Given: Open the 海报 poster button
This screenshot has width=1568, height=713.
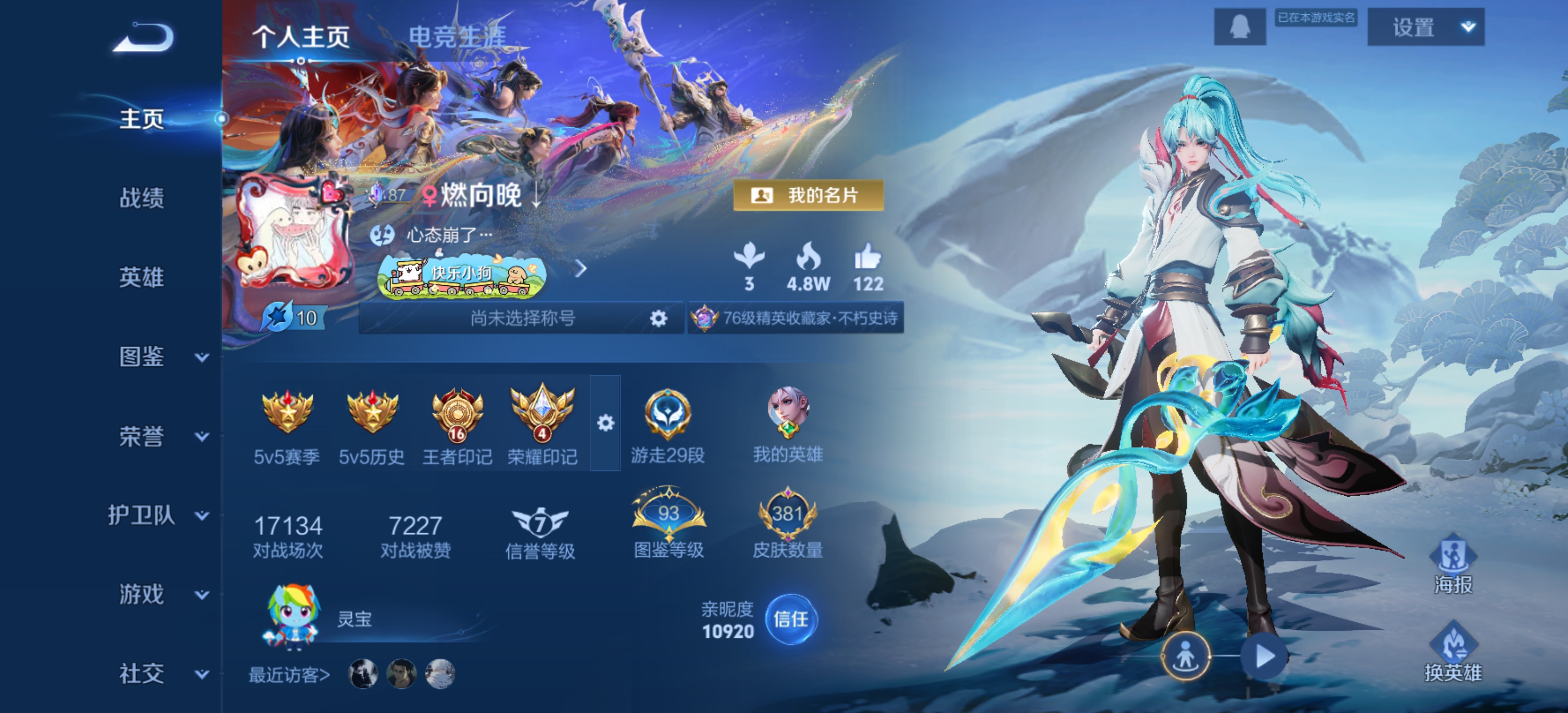Looking at the screenshot, I should [1453, 564].
